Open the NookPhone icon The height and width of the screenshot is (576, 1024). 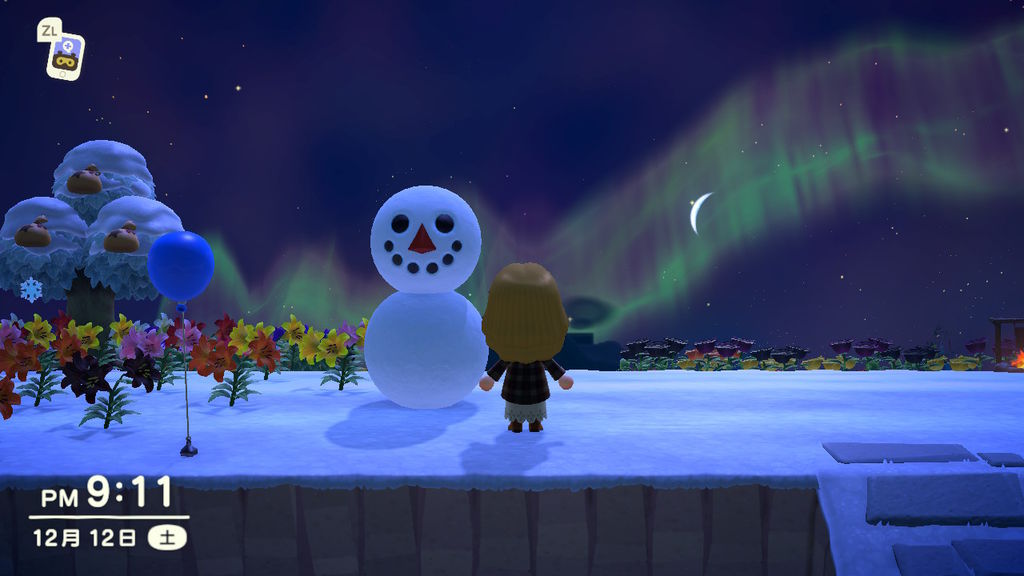[x=65, y=56]
